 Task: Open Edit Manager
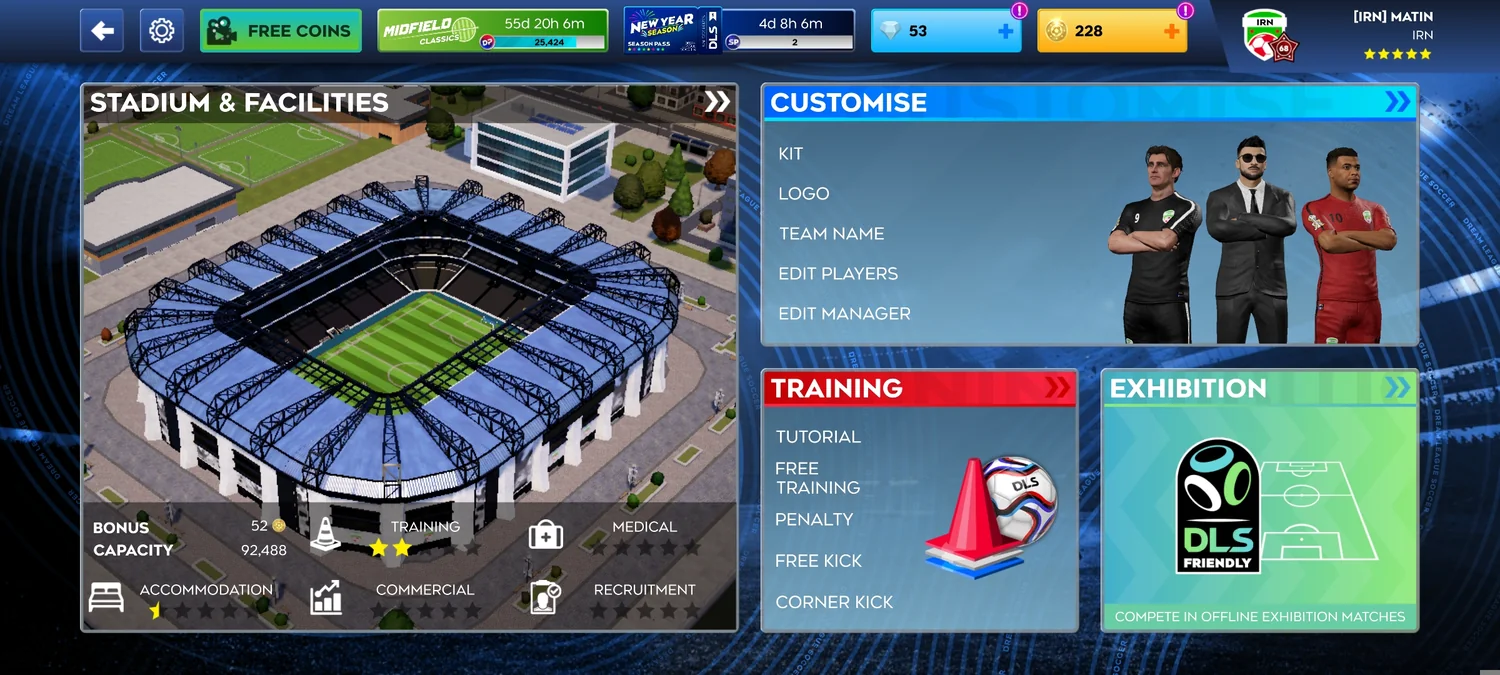[844, 314]
